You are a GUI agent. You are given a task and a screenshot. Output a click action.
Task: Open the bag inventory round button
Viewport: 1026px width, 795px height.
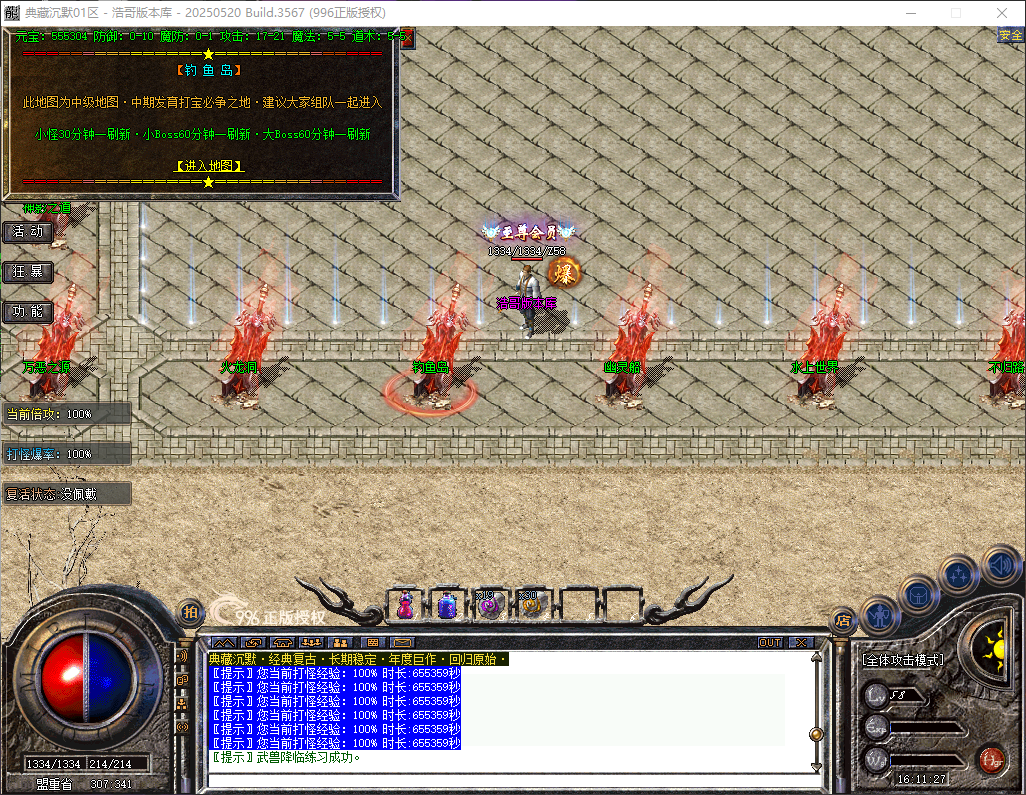click(x=918, y=593)
